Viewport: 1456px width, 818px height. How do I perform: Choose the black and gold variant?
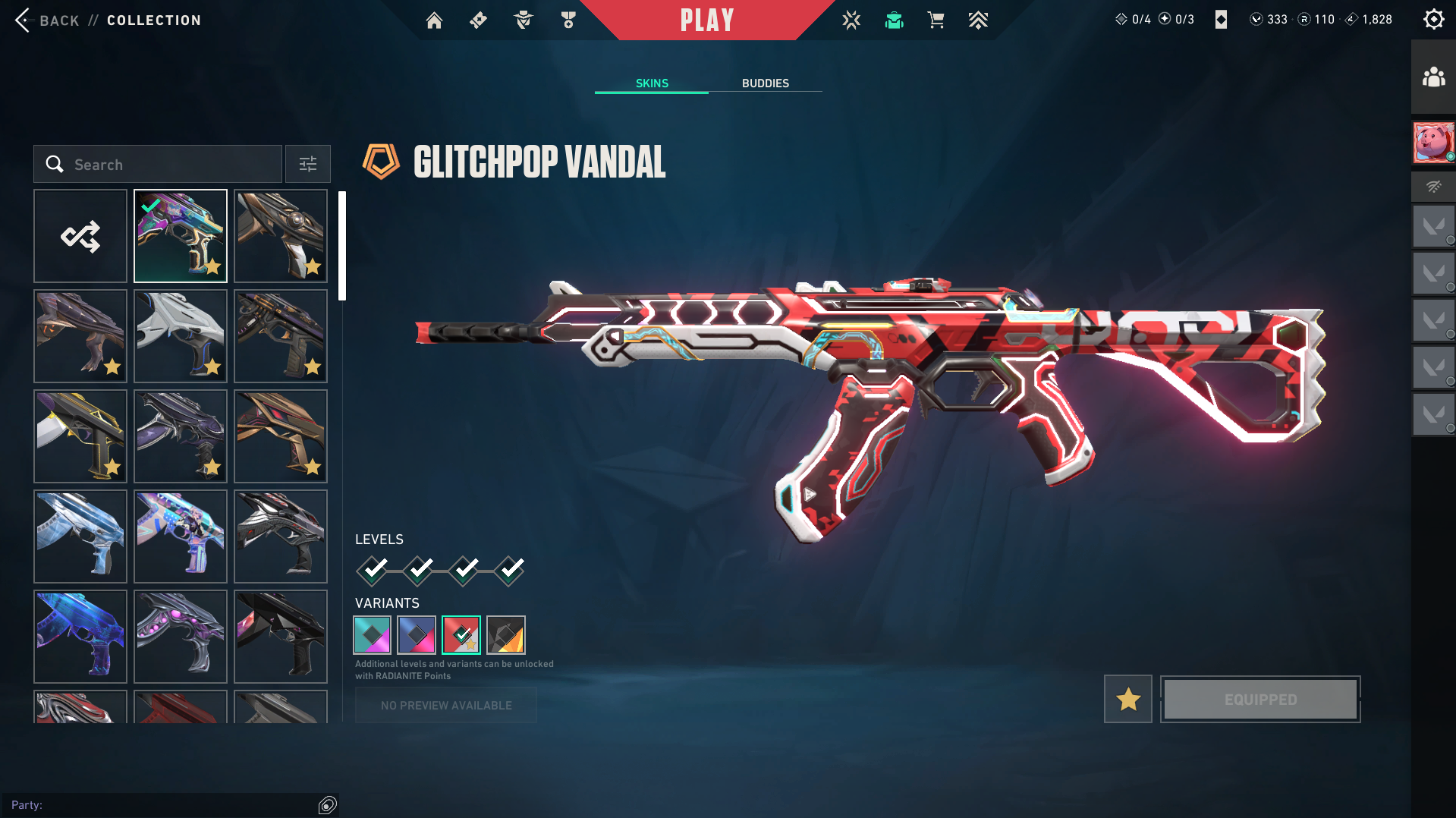pyautogui.click(x=506, y=635)
